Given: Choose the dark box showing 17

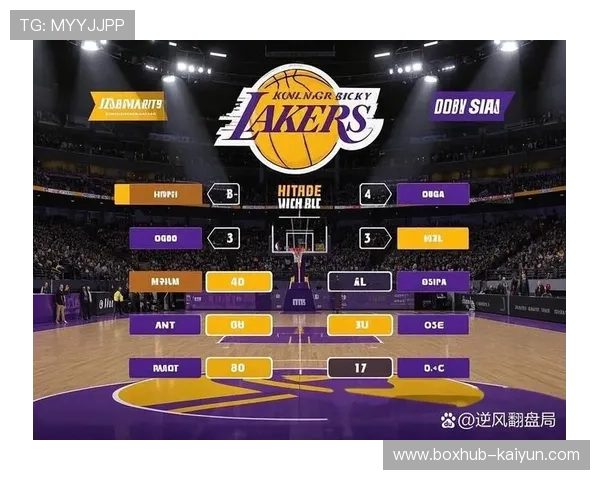Looking at the screenshot, I should pos(360,368).
